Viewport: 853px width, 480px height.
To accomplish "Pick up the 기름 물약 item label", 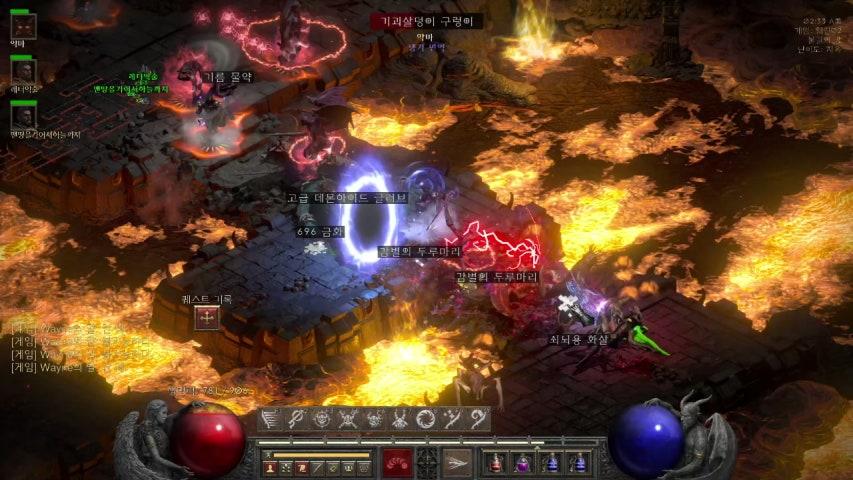I will [228, 76].
